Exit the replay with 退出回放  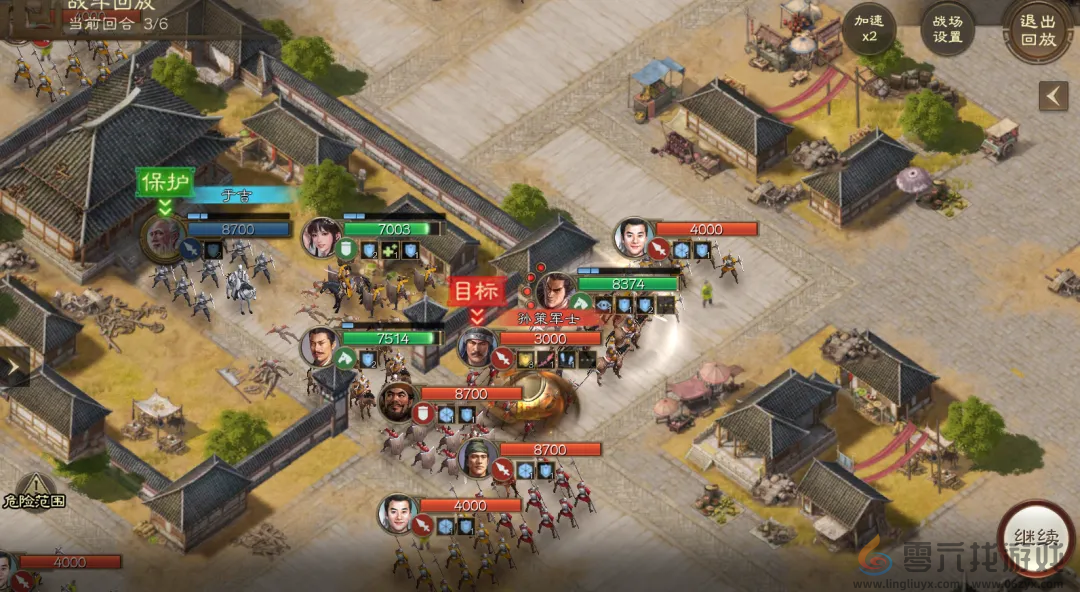[x=1038, y=28]
